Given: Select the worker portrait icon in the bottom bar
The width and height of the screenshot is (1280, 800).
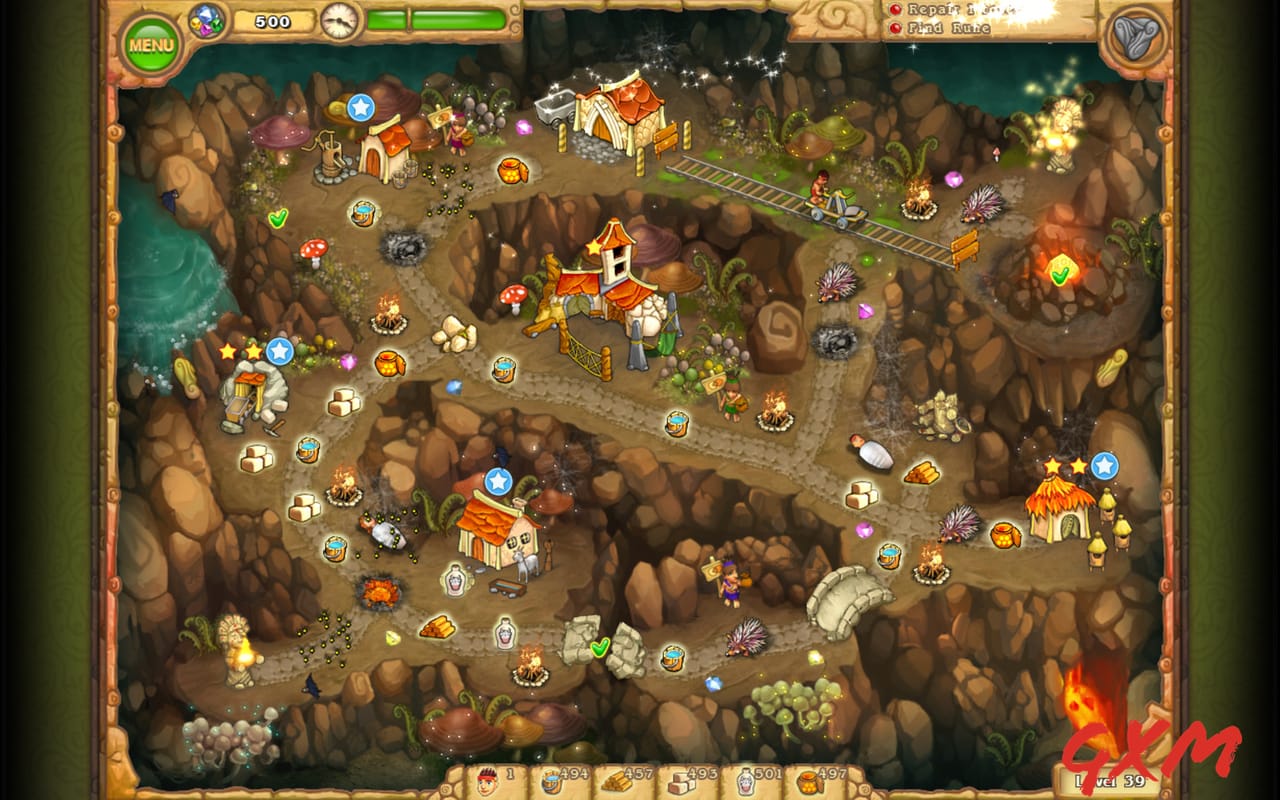Looking at the screenshot, I should [x=488, y=783].
